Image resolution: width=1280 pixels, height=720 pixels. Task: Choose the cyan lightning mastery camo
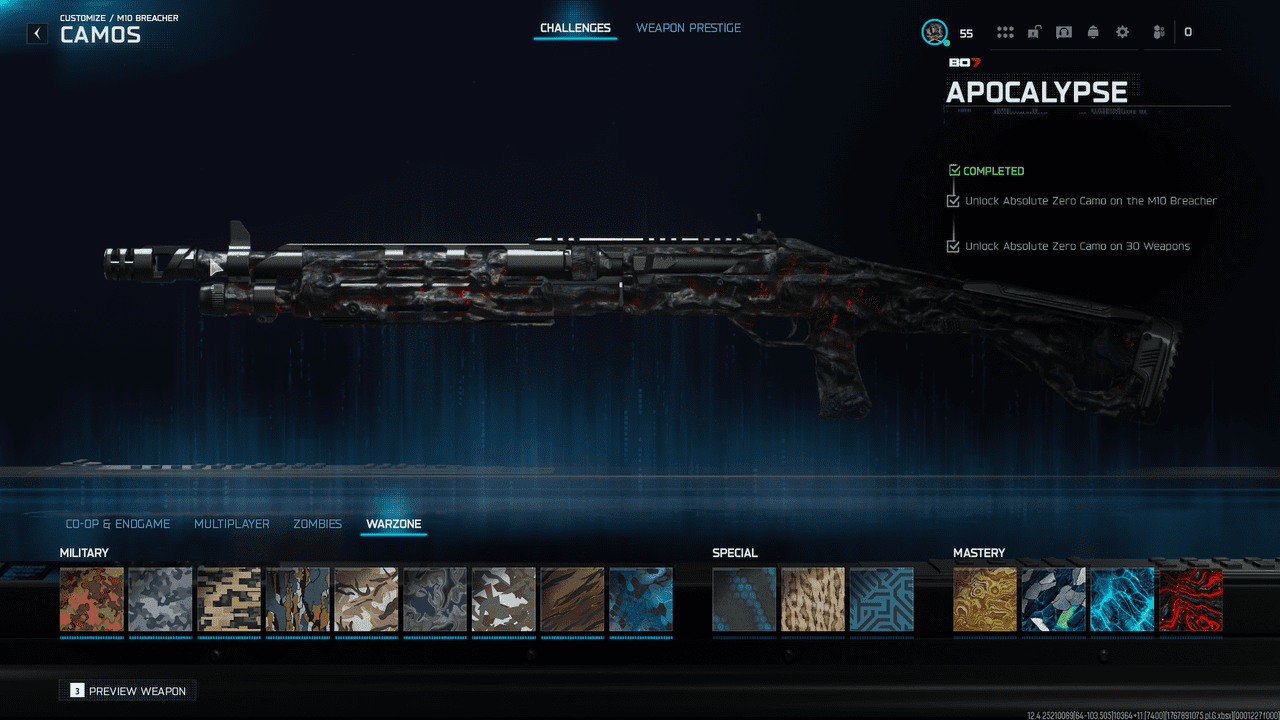pyautogui.click(x=1122, y=600)
